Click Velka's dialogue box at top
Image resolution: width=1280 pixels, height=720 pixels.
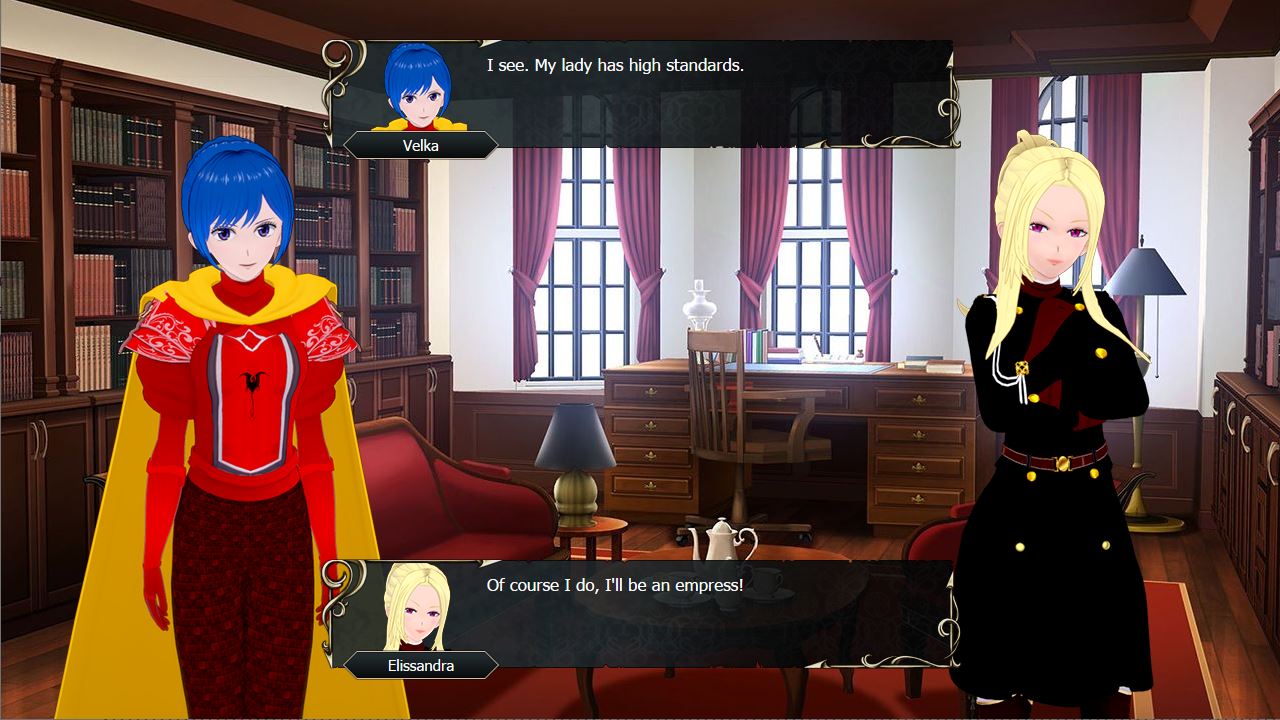pyautogui.click(x=640, y=94)
